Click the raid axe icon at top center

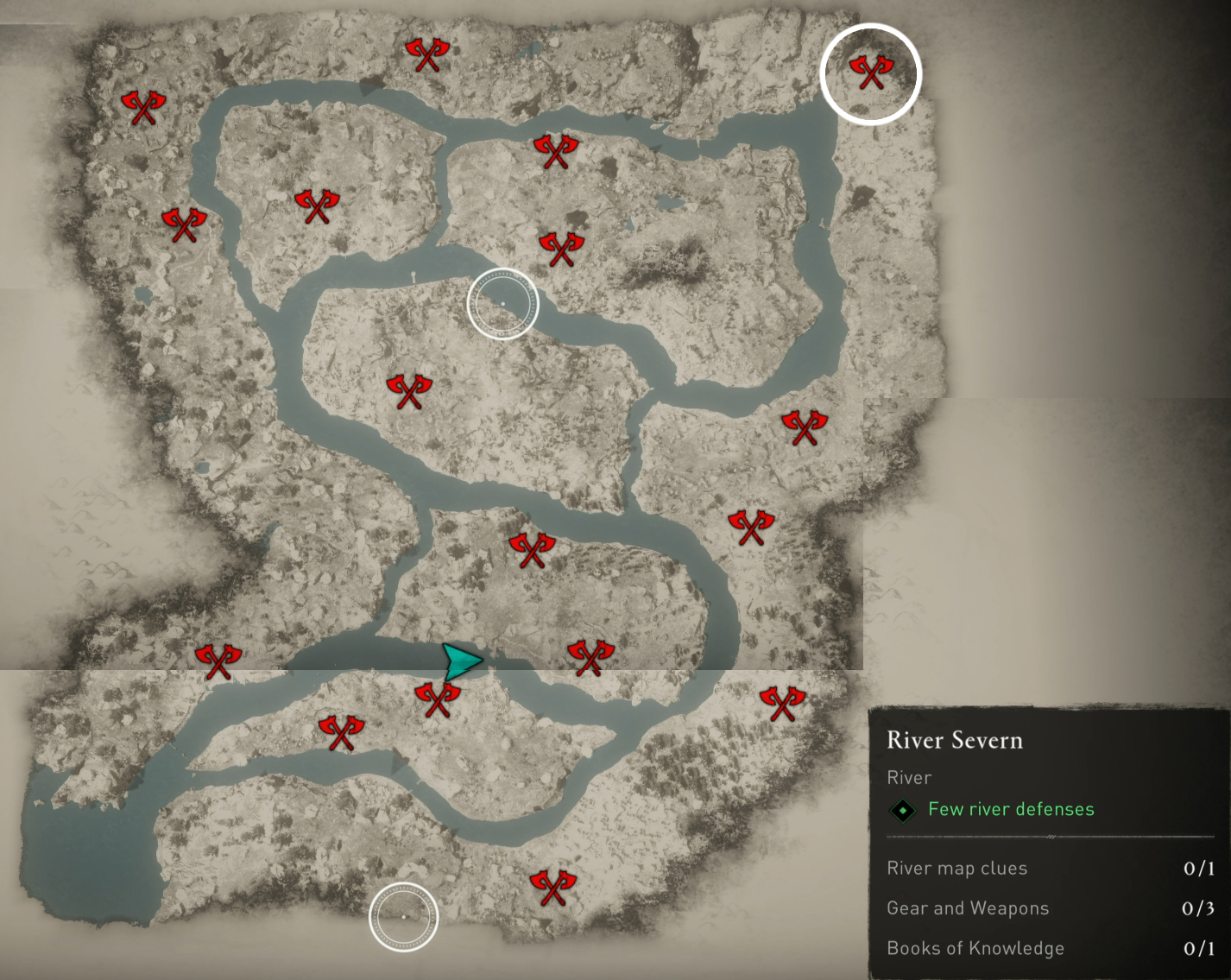(426, 54)
